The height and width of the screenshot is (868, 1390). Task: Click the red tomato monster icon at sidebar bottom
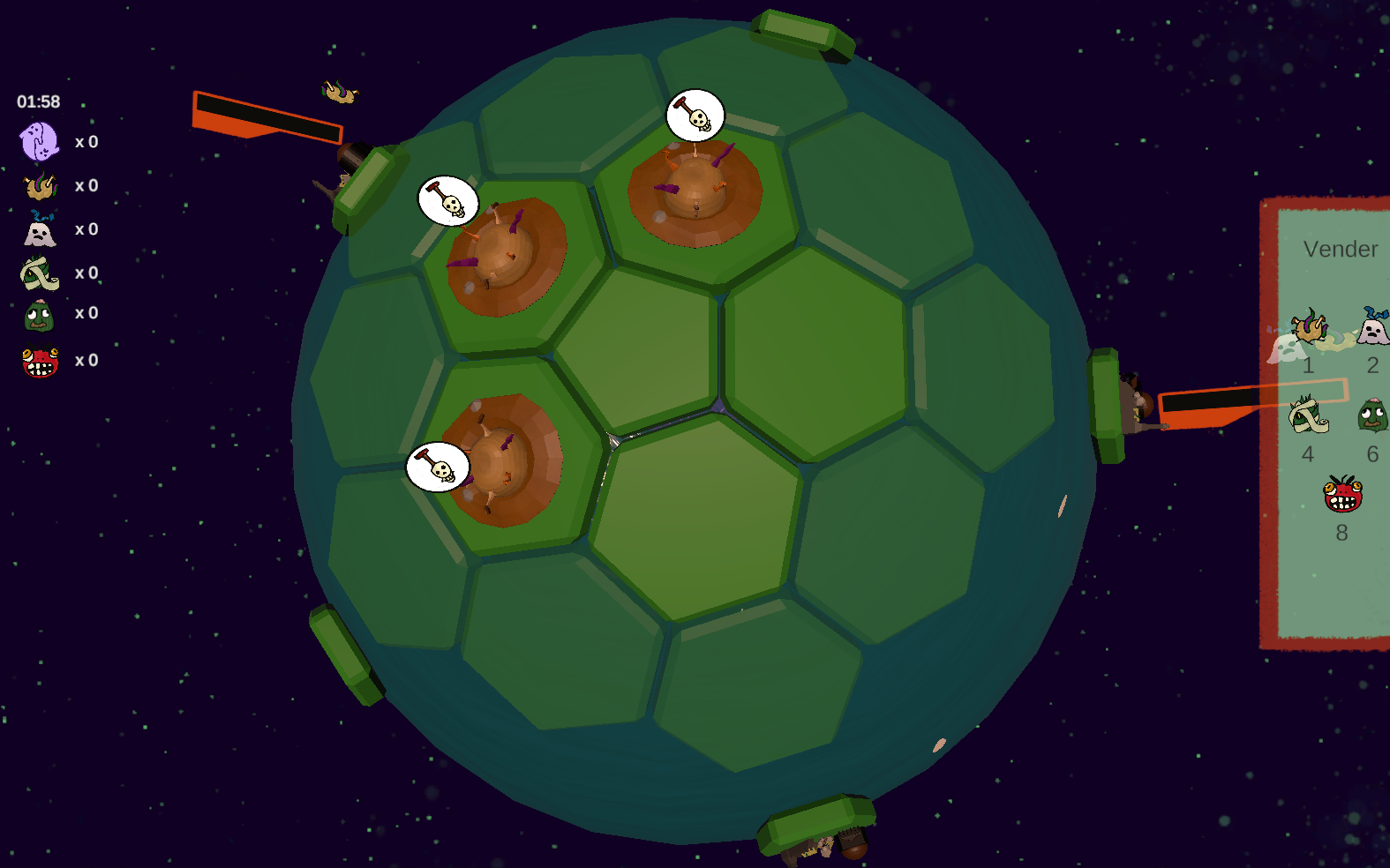pyautogui.click(x=39, y=356)
